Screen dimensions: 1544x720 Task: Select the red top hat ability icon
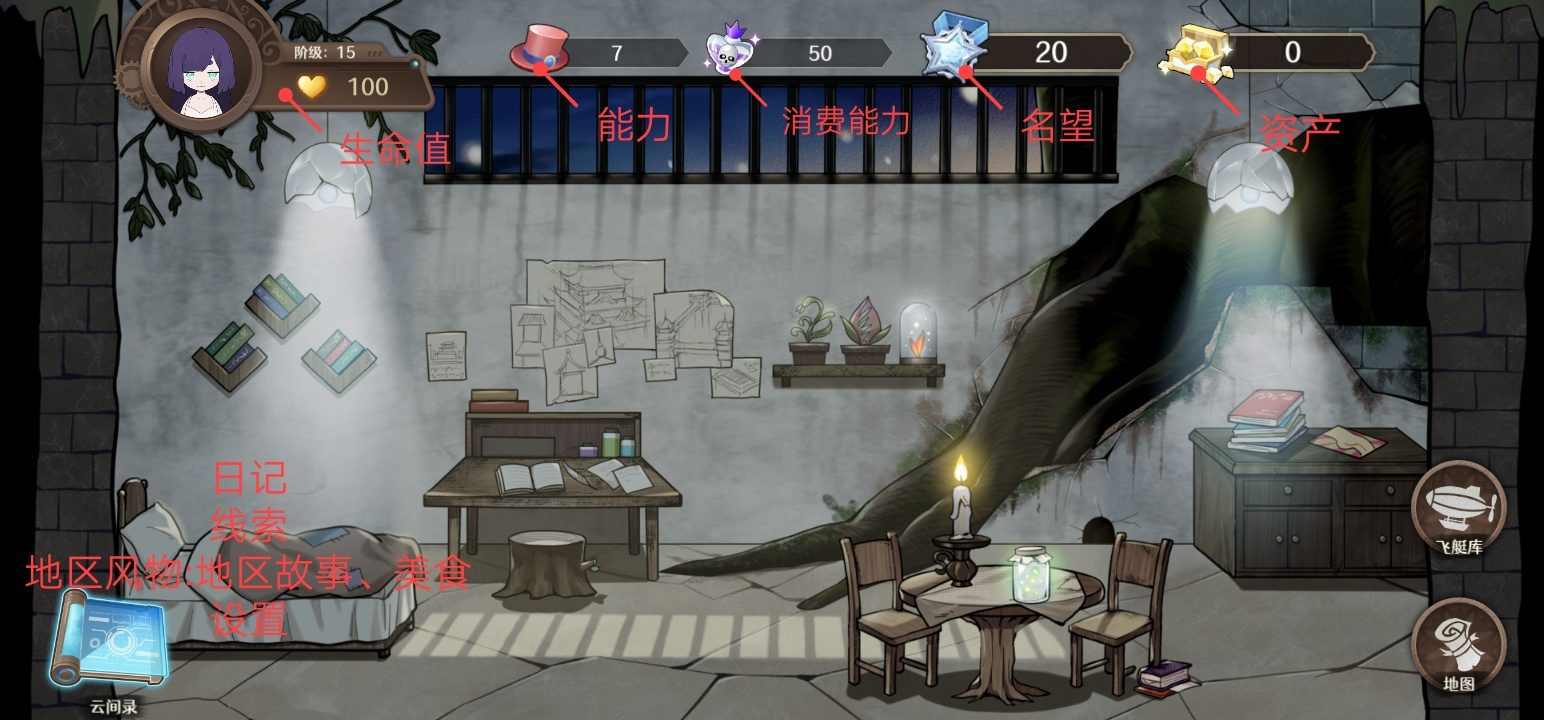point(540,50)
